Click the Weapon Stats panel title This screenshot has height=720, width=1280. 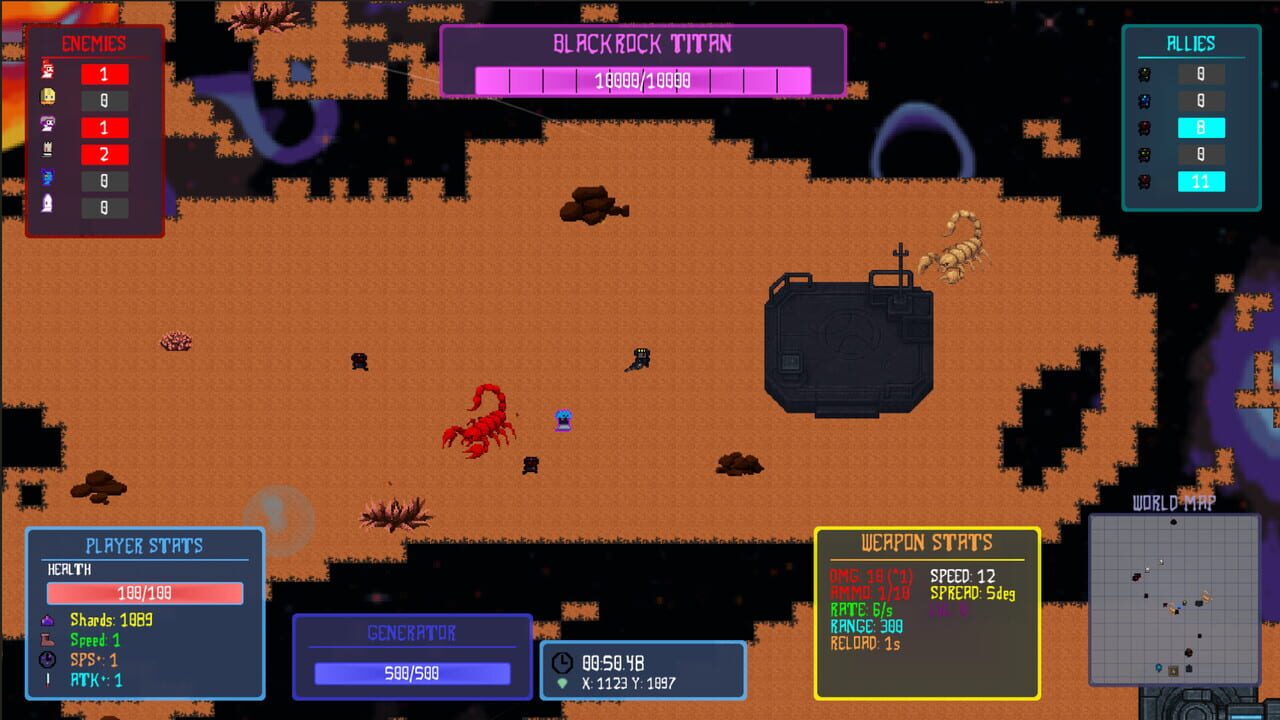pyautogui.click(x=927, y=543)
